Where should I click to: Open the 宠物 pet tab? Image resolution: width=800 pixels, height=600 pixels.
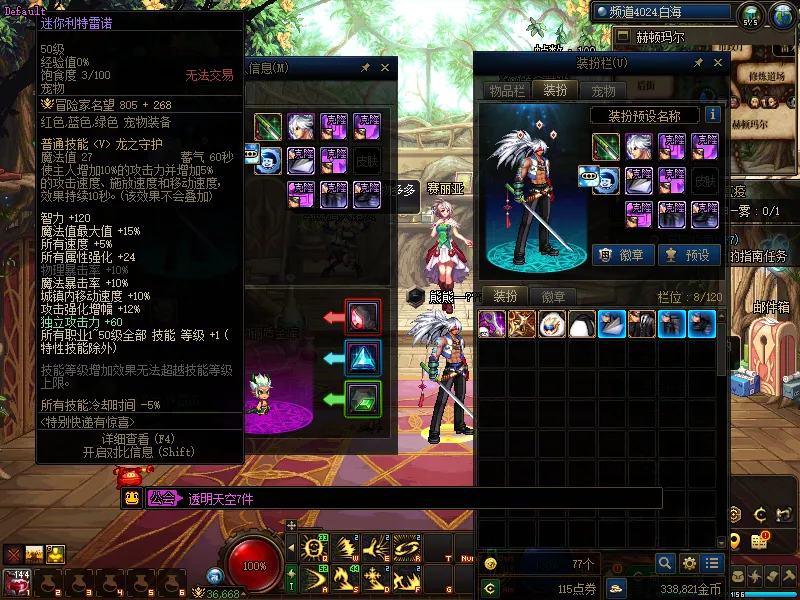tap(604, 90)
